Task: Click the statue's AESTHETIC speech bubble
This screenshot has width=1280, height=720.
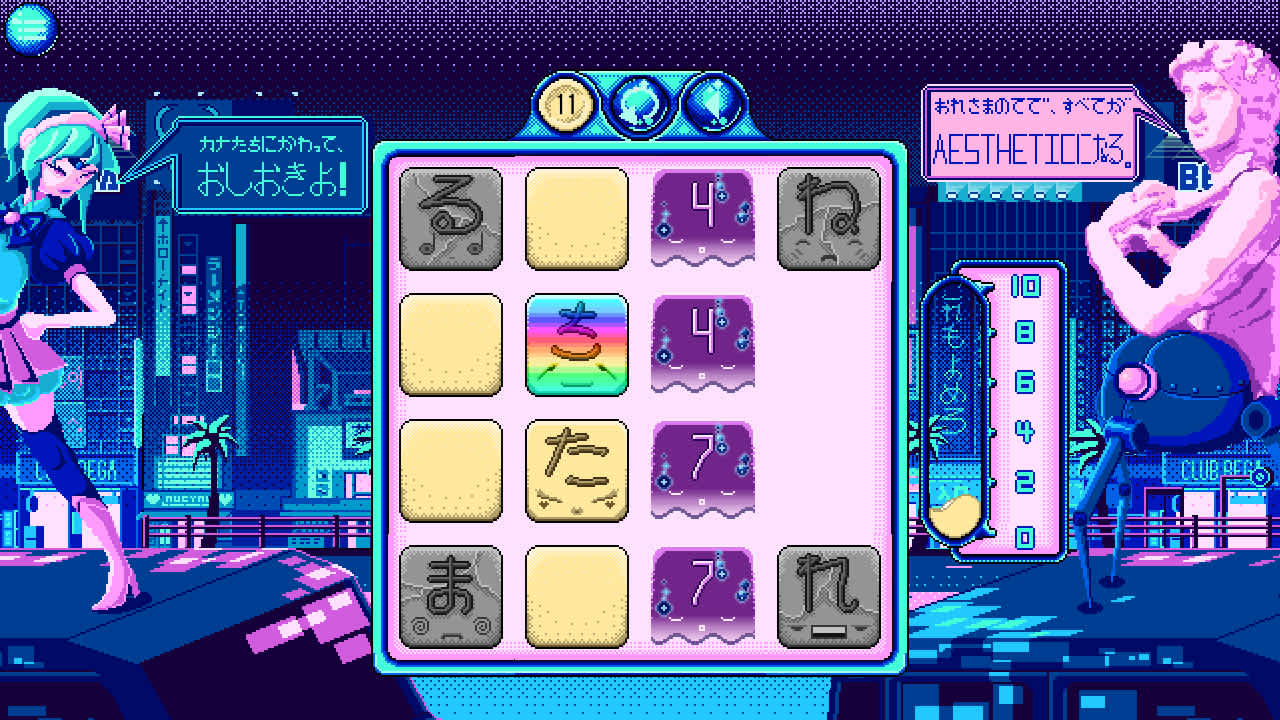Action: 1029,130
